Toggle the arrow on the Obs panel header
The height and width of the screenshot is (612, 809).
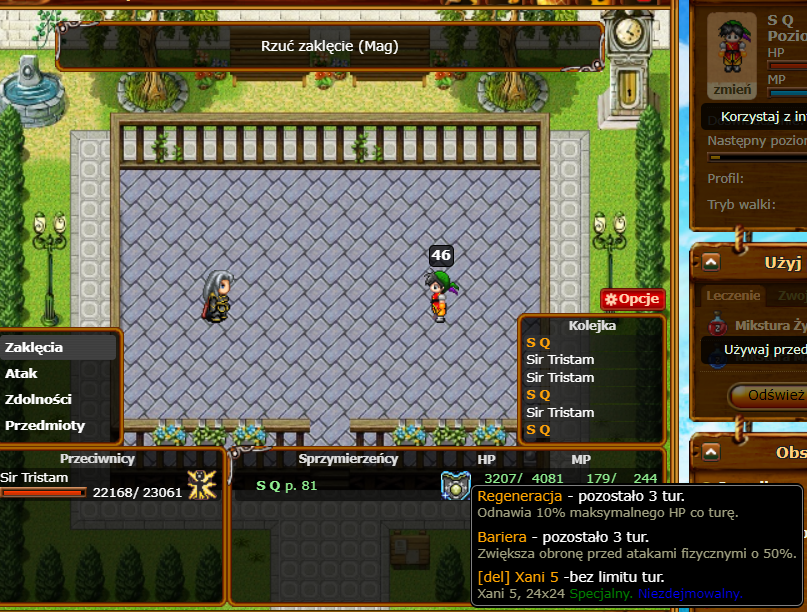point(711,452)
